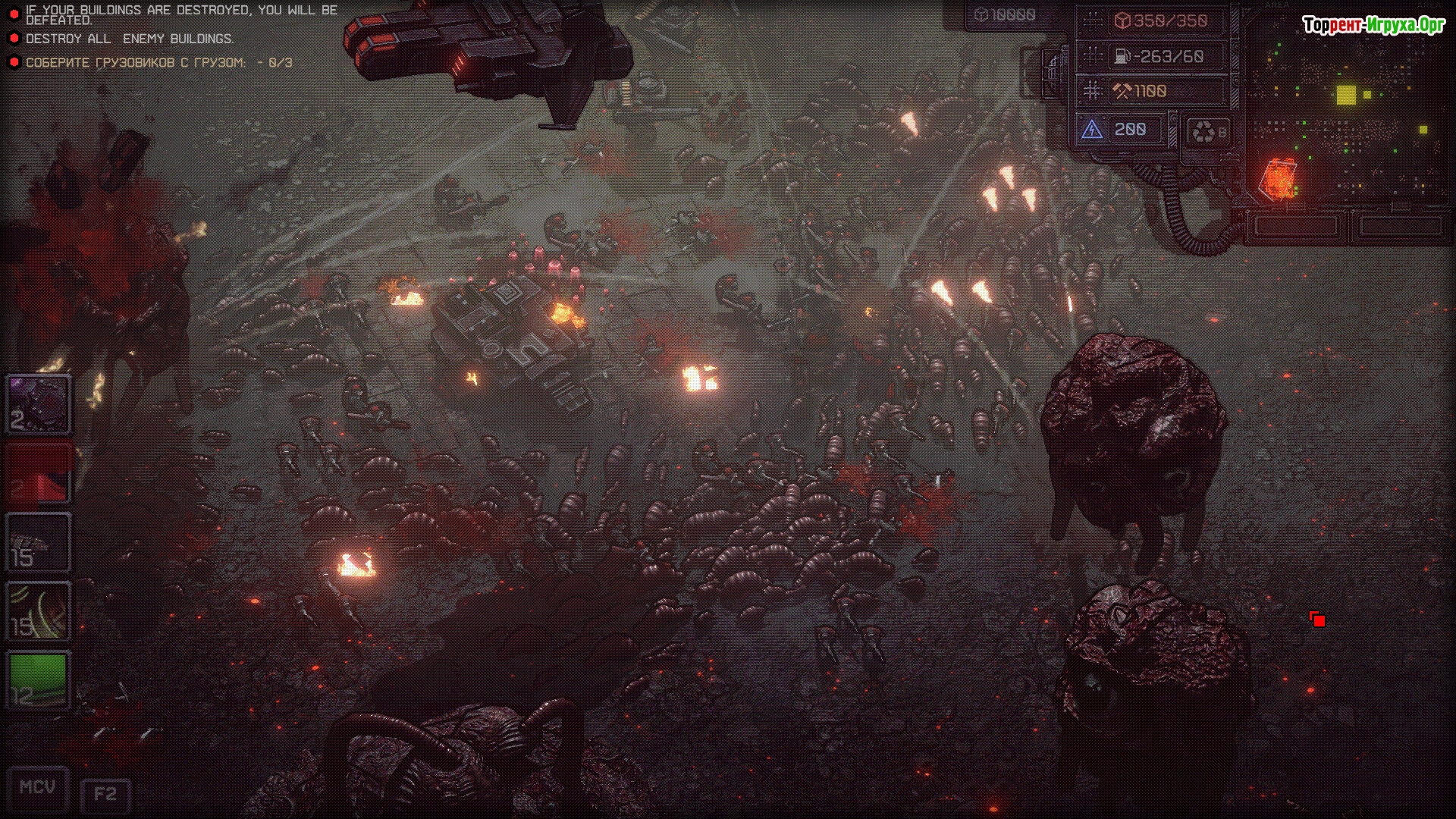Screen dimensions: 1456x819
Task: Click the destroy all enemy buildings objective
Action: pyautogui.click(x=129, y=39)
